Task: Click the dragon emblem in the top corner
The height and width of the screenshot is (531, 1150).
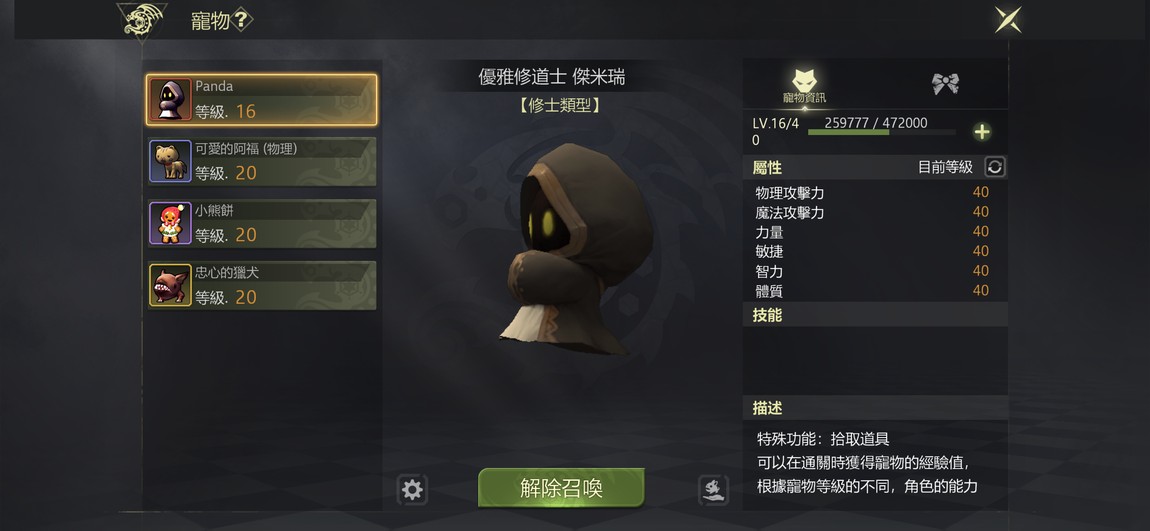Action: tap(142, 20)
